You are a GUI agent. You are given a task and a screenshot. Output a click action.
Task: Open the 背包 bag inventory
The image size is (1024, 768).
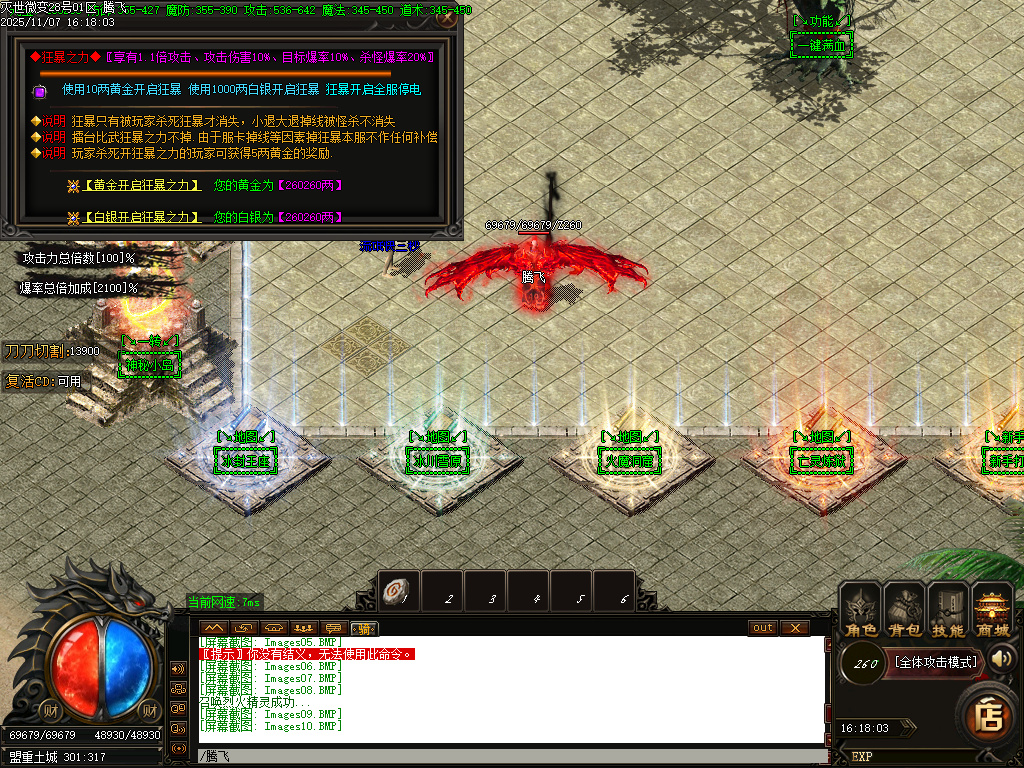(x=904, y=611)
